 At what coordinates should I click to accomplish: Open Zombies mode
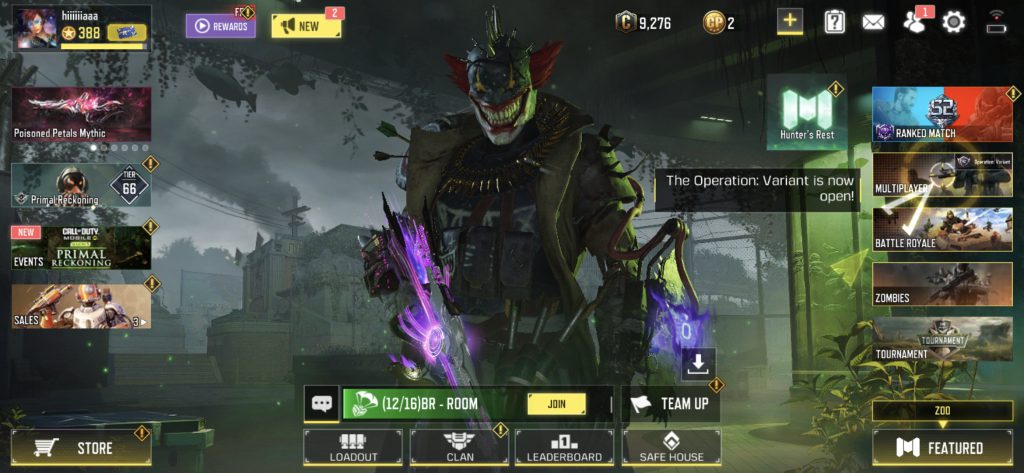(941, 284)
